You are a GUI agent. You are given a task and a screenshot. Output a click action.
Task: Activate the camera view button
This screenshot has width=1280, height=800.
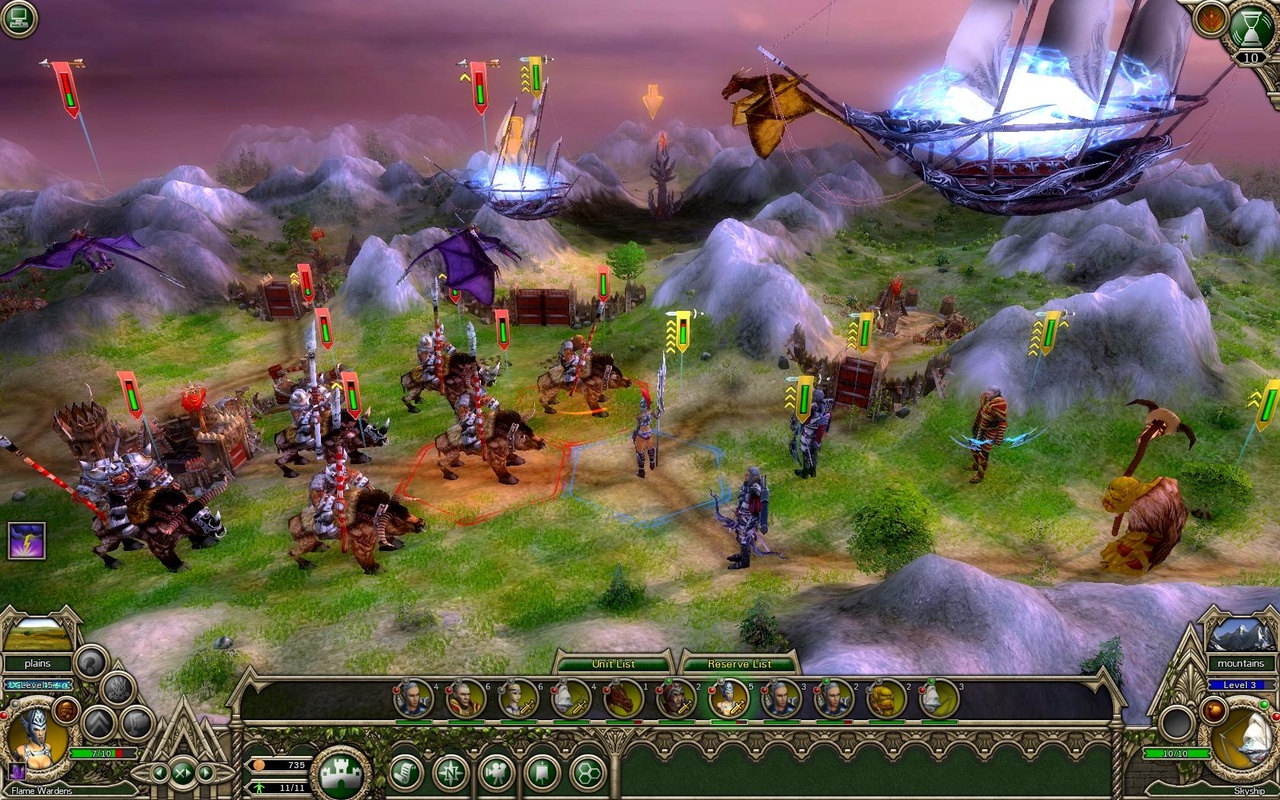click(497, 773)
